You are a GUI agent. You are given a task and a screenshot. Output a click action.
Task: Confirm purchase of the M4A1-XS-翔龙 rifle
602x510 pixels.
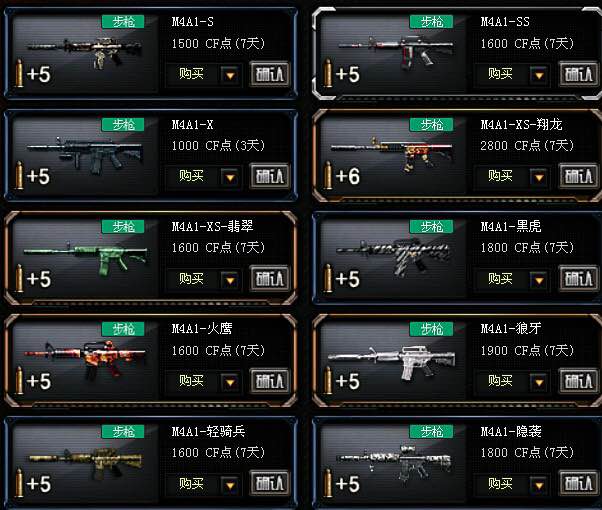(577, 176)
